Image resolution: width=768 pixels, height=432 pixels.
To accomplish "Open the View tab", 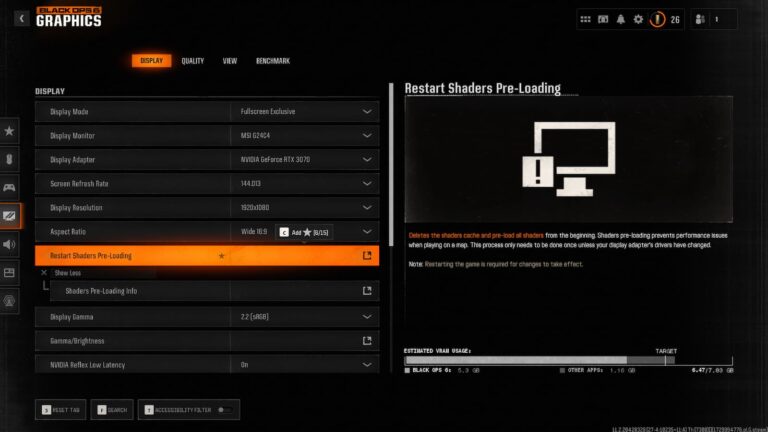I will (x=229, y=61).
